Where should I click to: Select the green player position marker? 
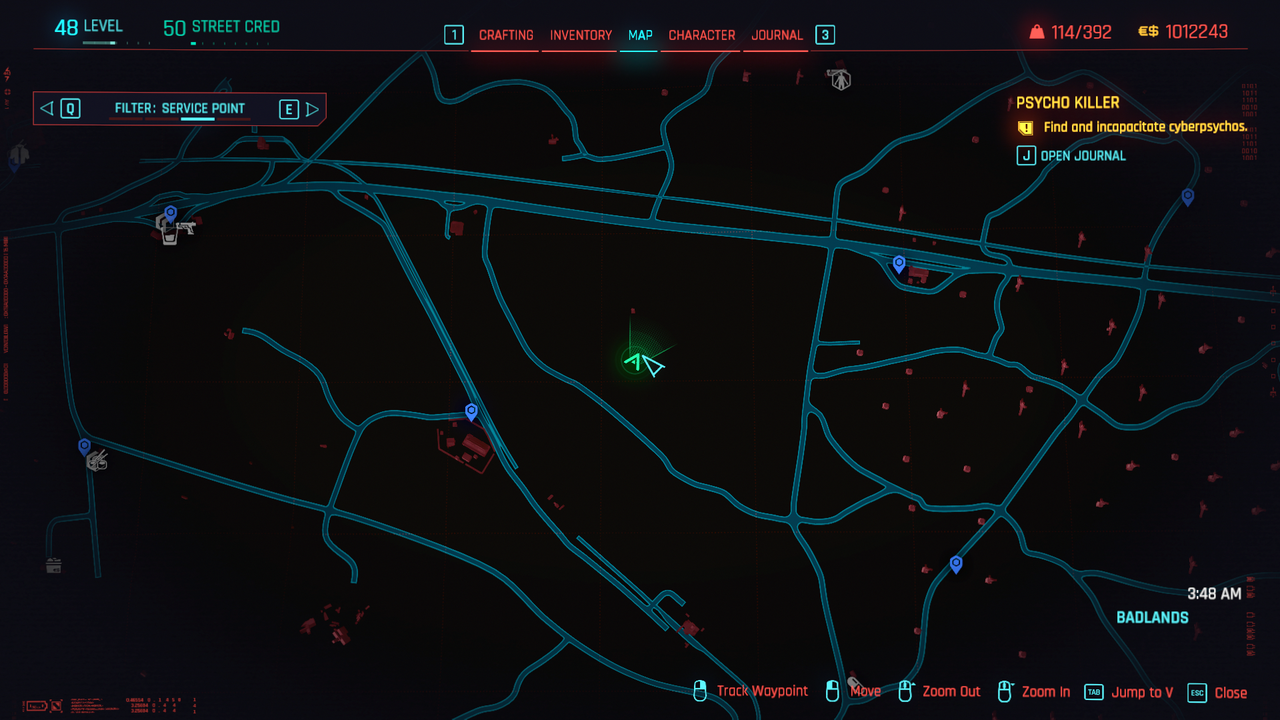[634, 360]
